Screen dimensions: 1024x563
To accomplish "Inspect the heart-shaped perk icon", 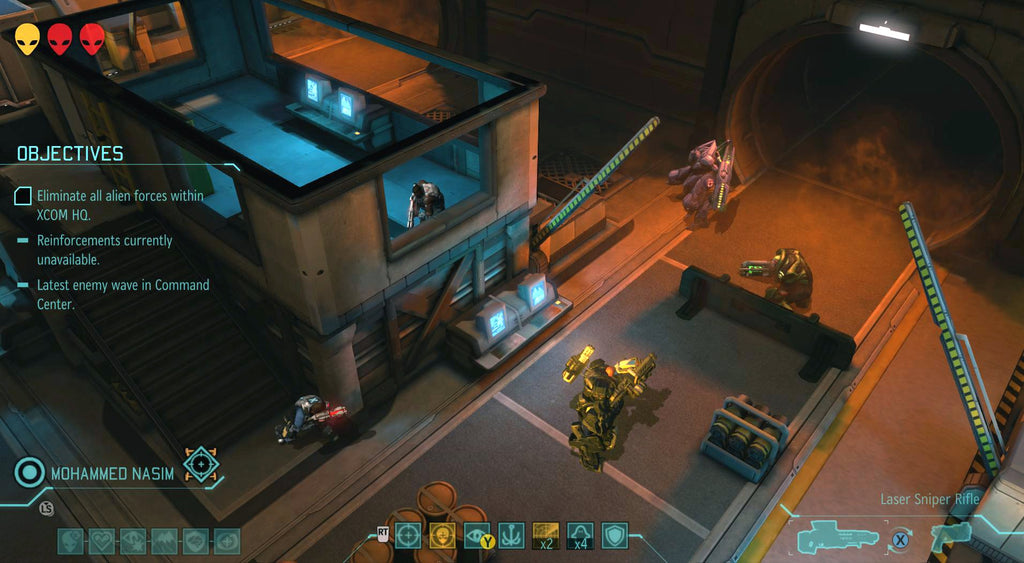I will tap(102, 542).
